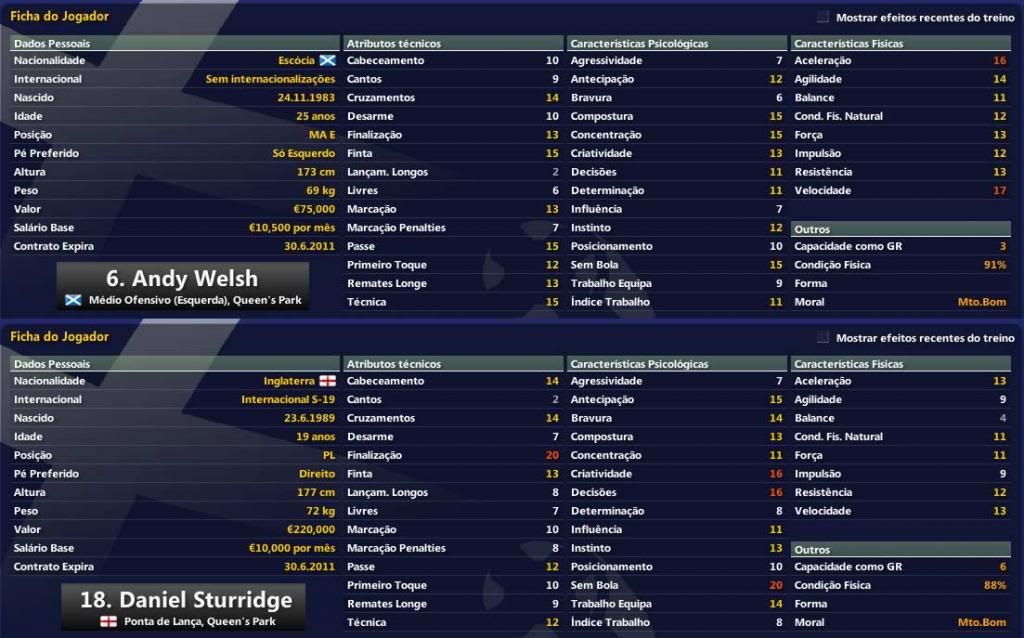Open Inglaterra nationality link

288,381
